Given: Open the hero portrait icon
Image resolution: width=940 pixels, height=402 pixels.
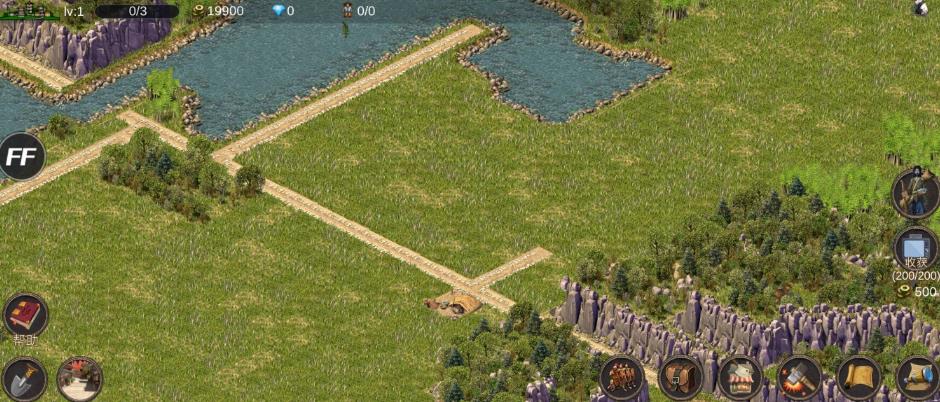Looking at the screenshot, I should 915,193.
